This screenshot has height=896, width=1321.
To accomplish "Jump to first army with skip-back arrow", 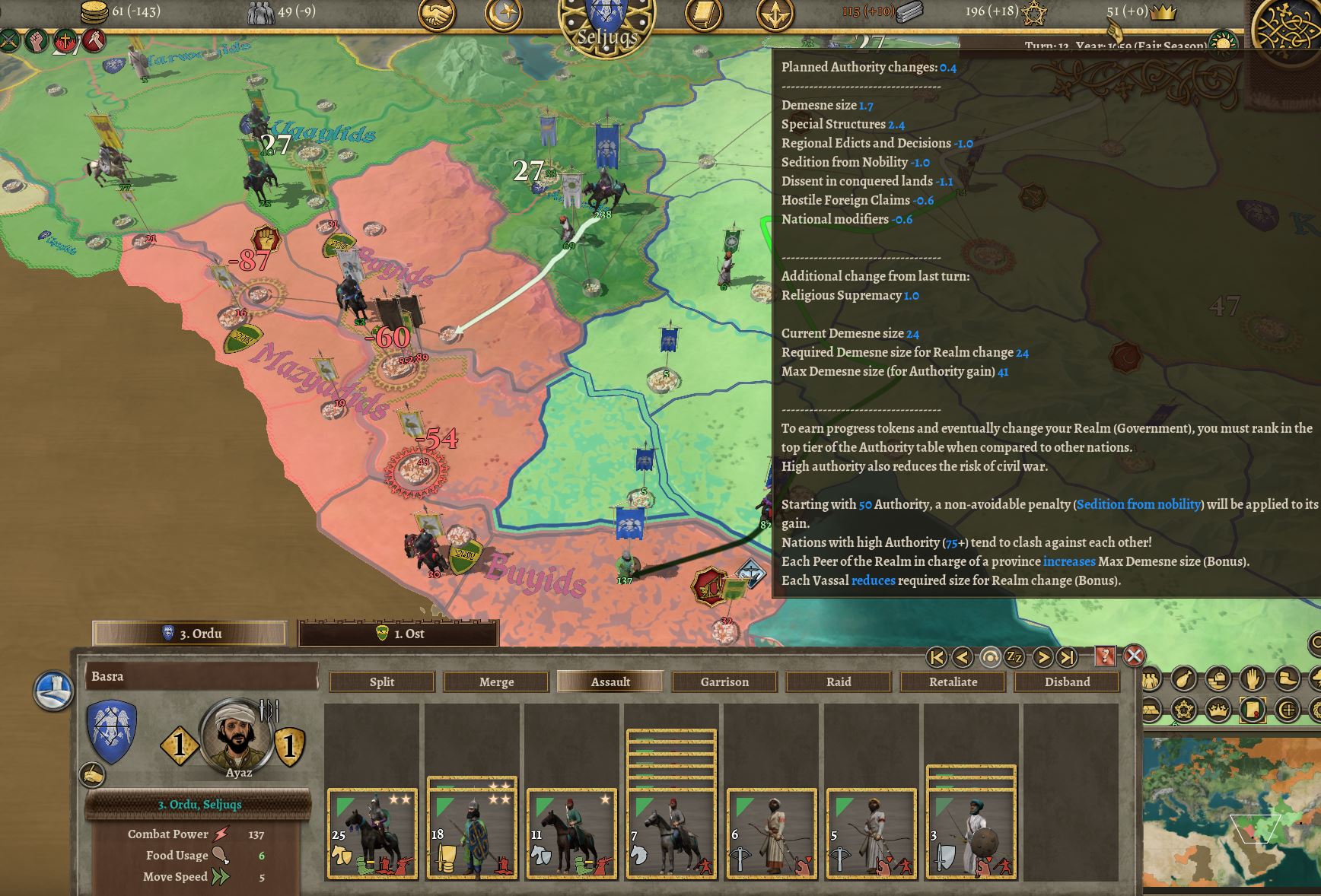I will 936,657.
